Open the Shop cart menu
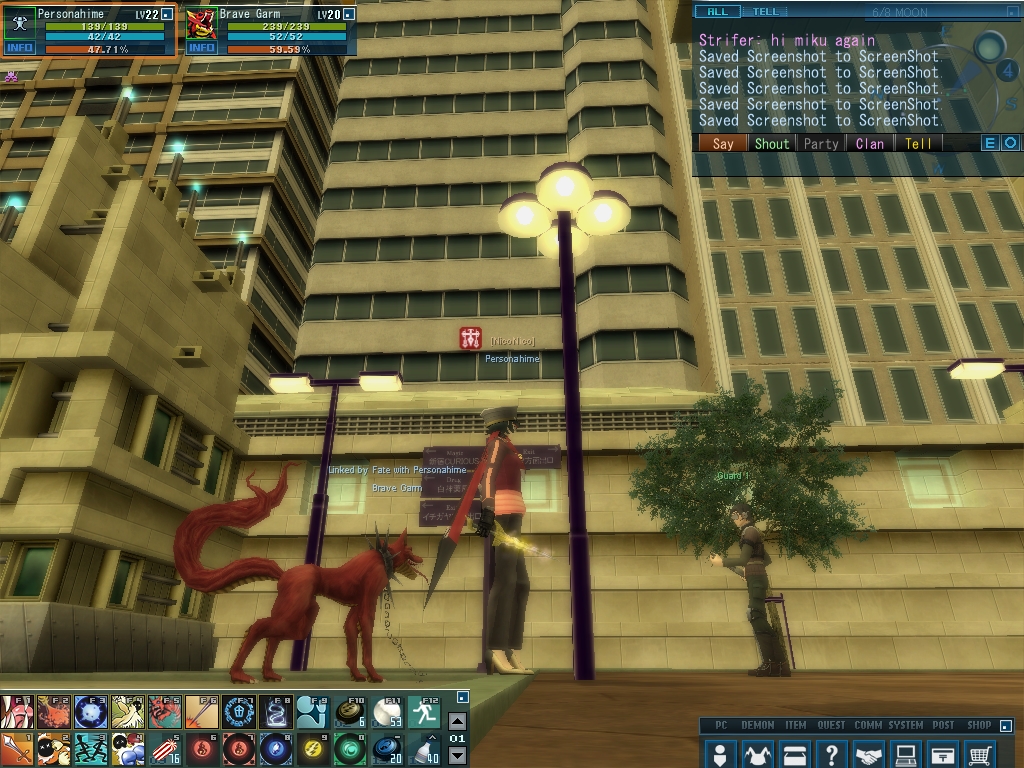Image resolution: width=1024 pixels, height=768 pixels. tap(981, 753)
